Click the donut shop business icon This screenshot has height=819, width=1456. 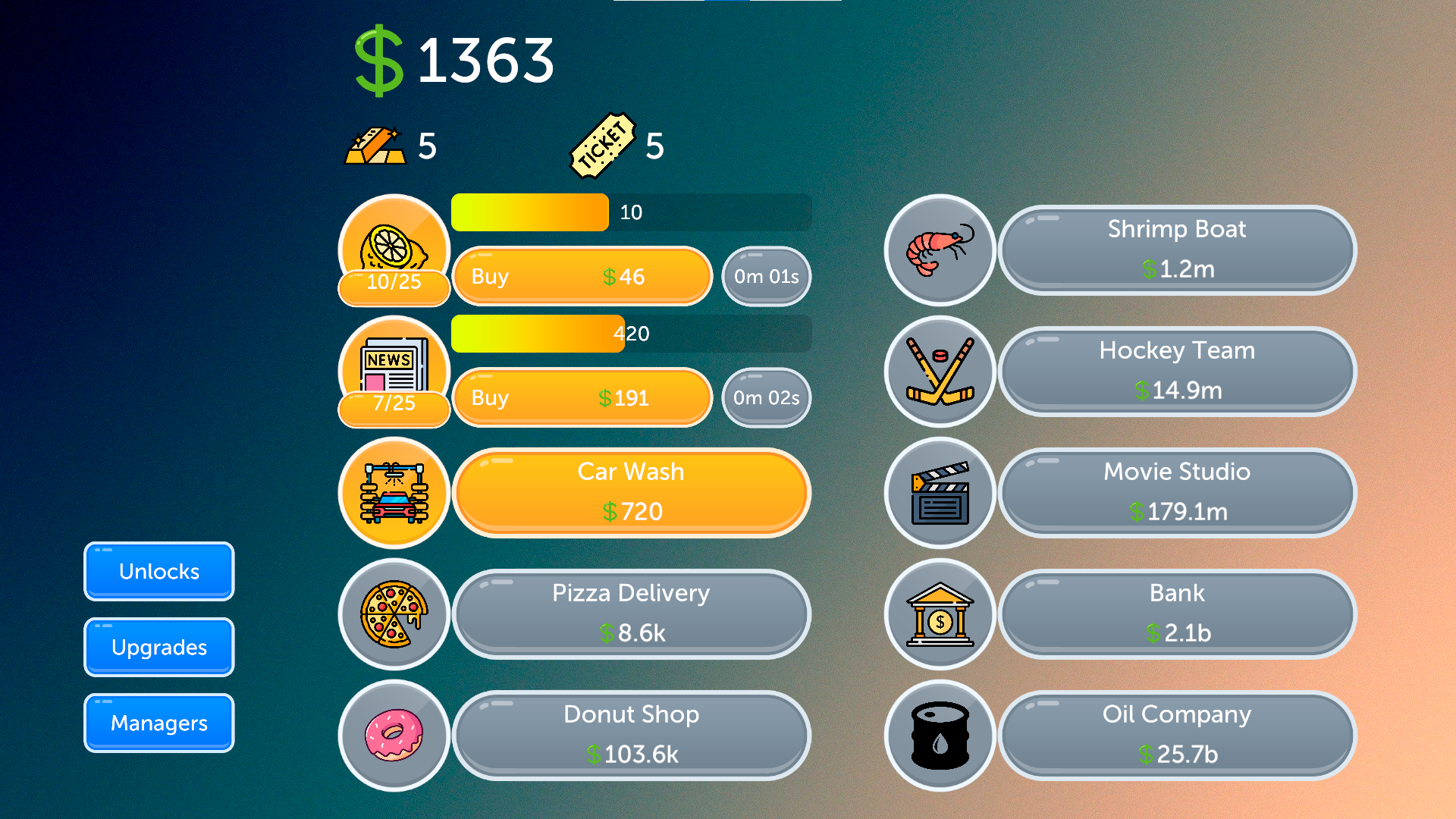[x=394, y=735]
